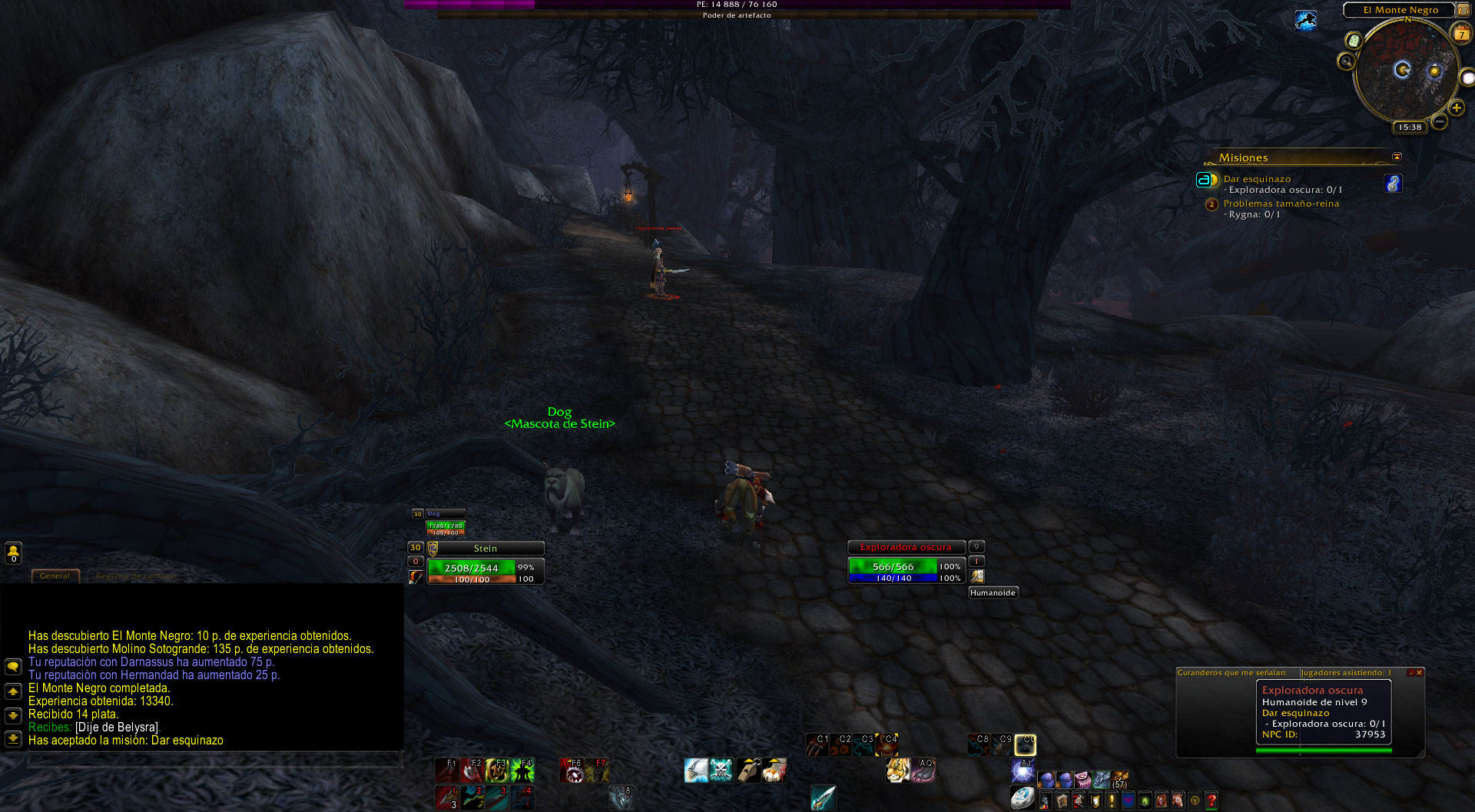The width and height of the screenshot is (1475, 812).
Task: Open the calendar showing day 7
Action: tap(1461, 33)
